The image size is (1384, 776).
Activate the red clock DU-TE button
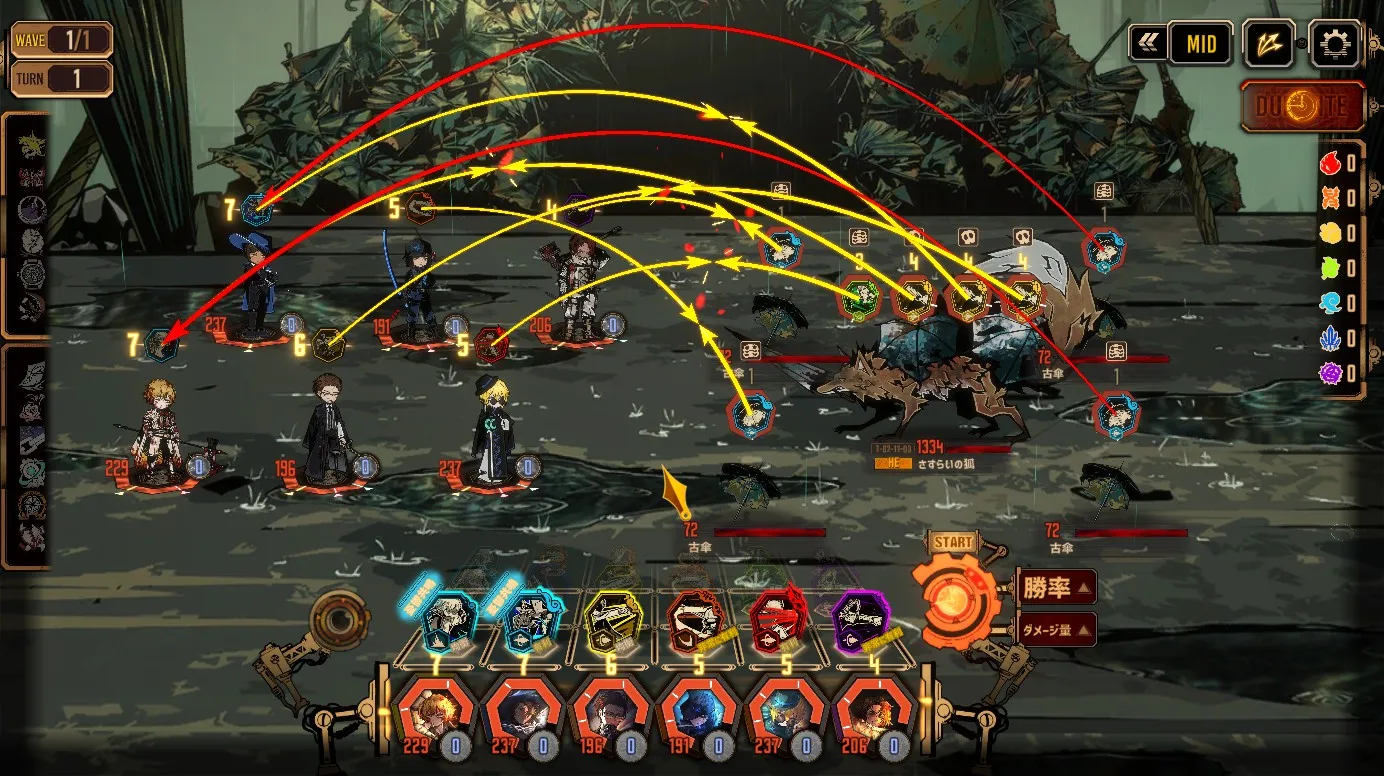point(1303,107)
